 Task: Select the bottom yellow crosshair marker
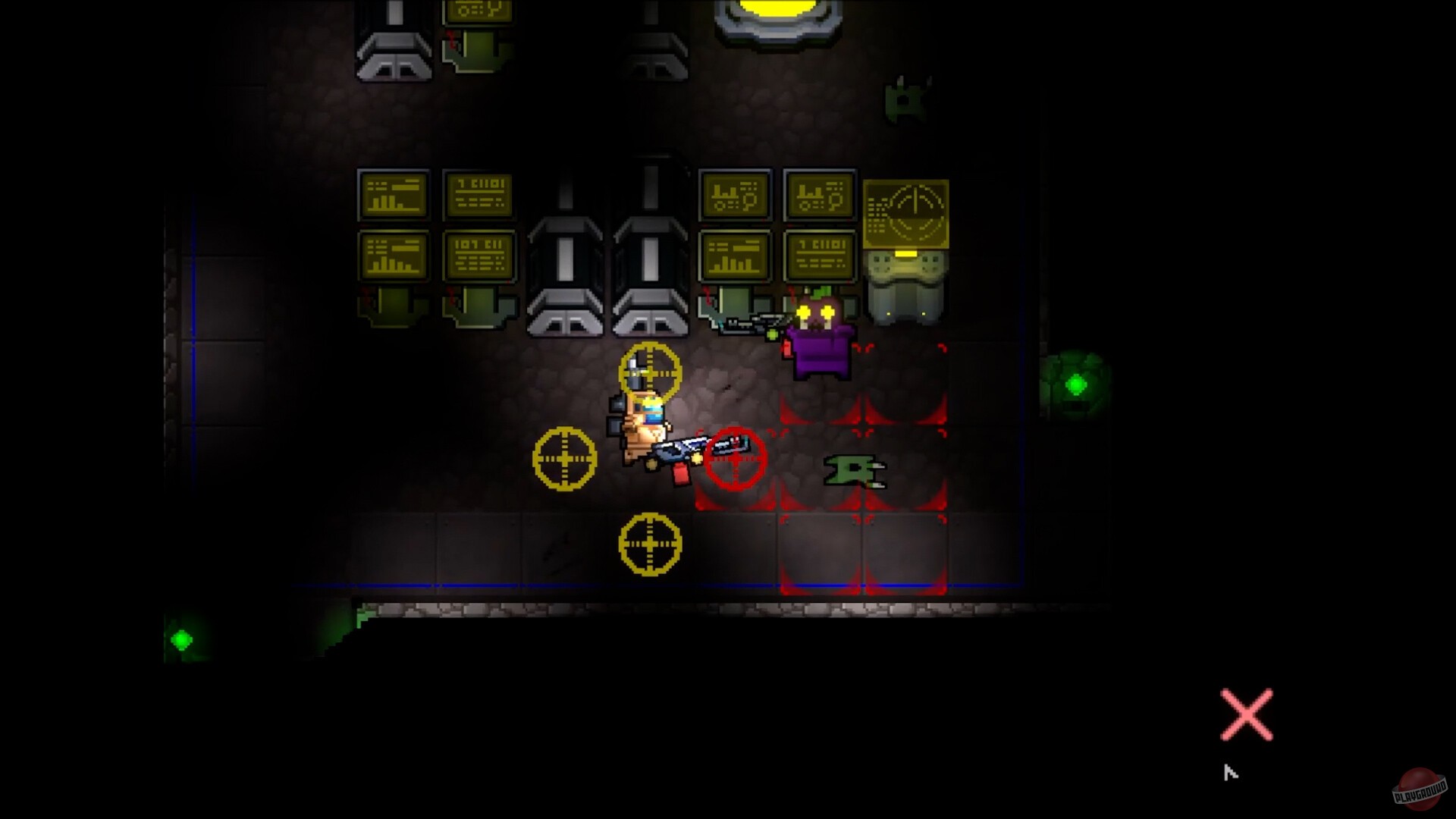click(648, 544)
